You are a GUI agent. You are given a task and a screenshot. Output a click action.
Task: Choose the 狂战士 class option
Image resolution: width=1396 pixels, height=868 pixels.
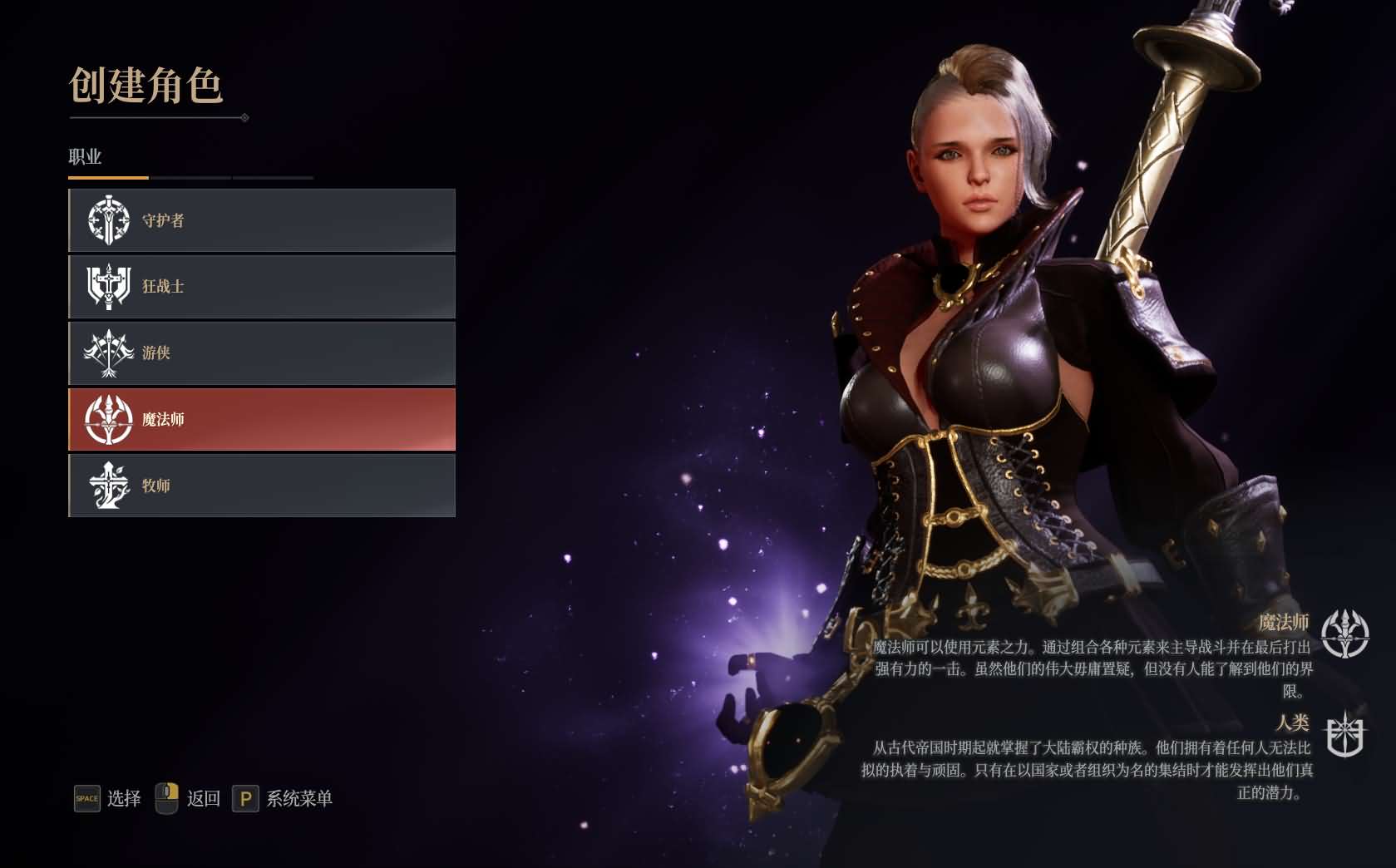click(262, 286)
